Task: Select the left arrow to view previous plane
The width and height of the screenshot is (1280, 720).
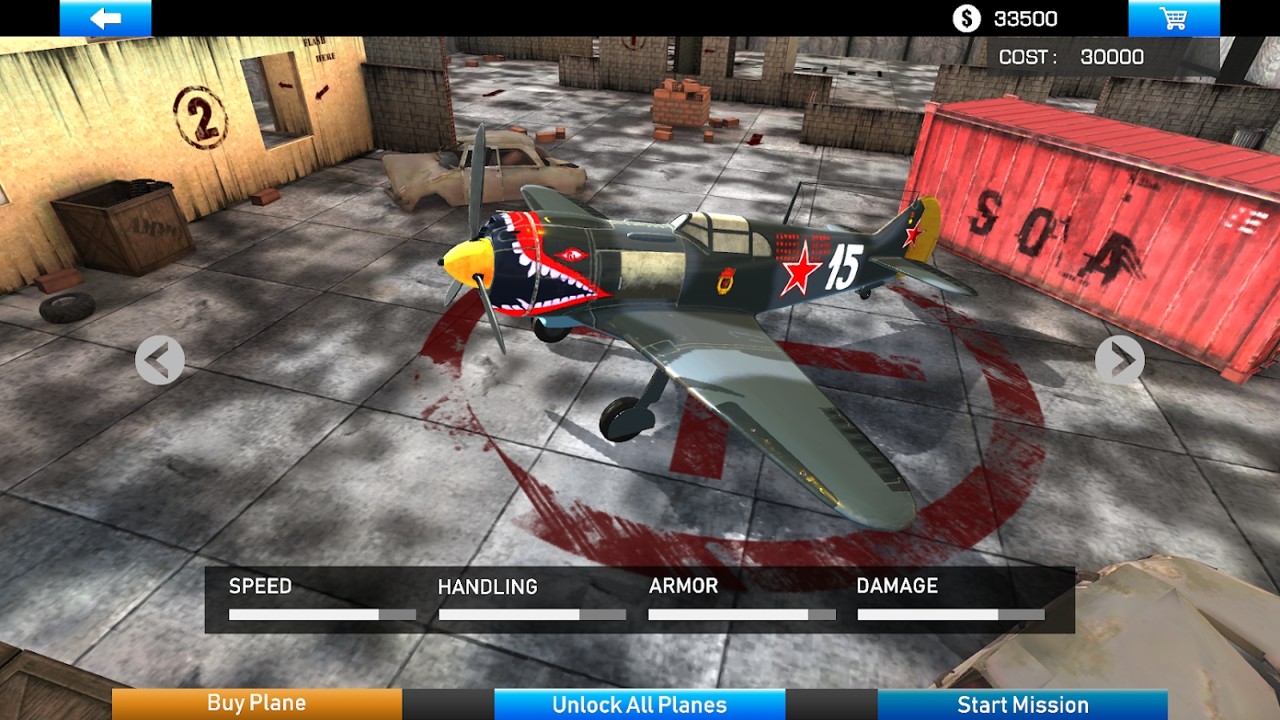Action: pos(158,359)
